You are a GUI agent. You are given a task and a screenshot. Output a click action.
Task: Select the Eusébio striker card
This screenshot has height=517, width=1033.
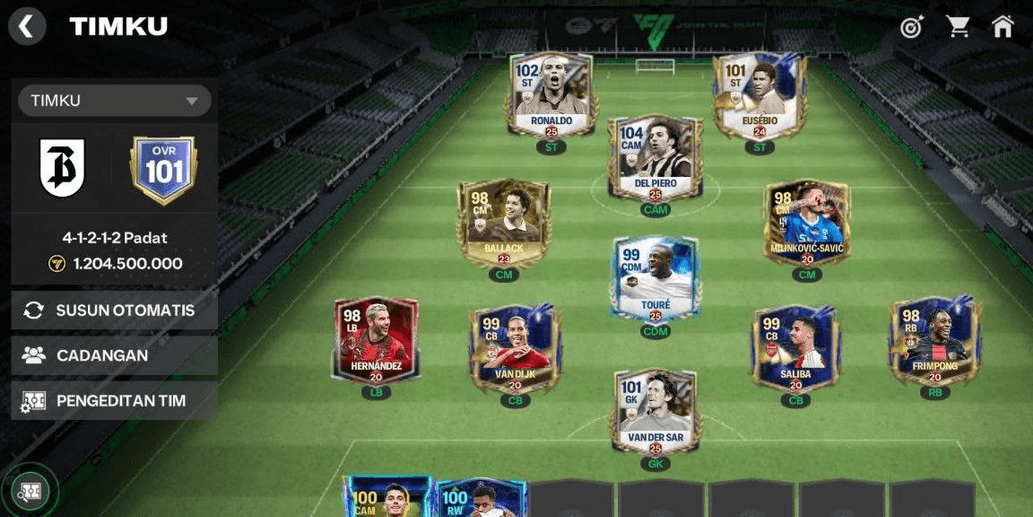point(759,95)
